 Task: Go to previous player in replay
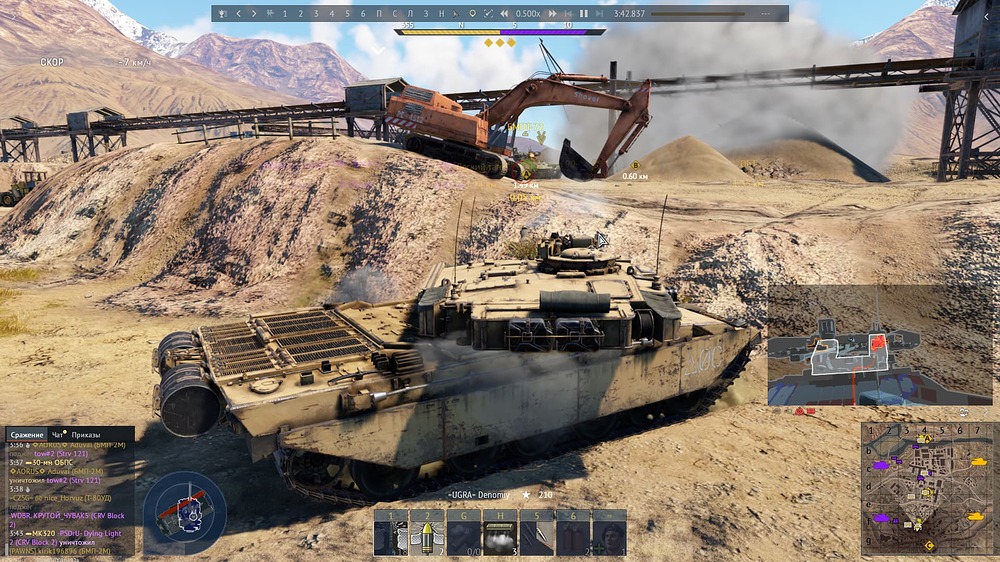[238, 14]
